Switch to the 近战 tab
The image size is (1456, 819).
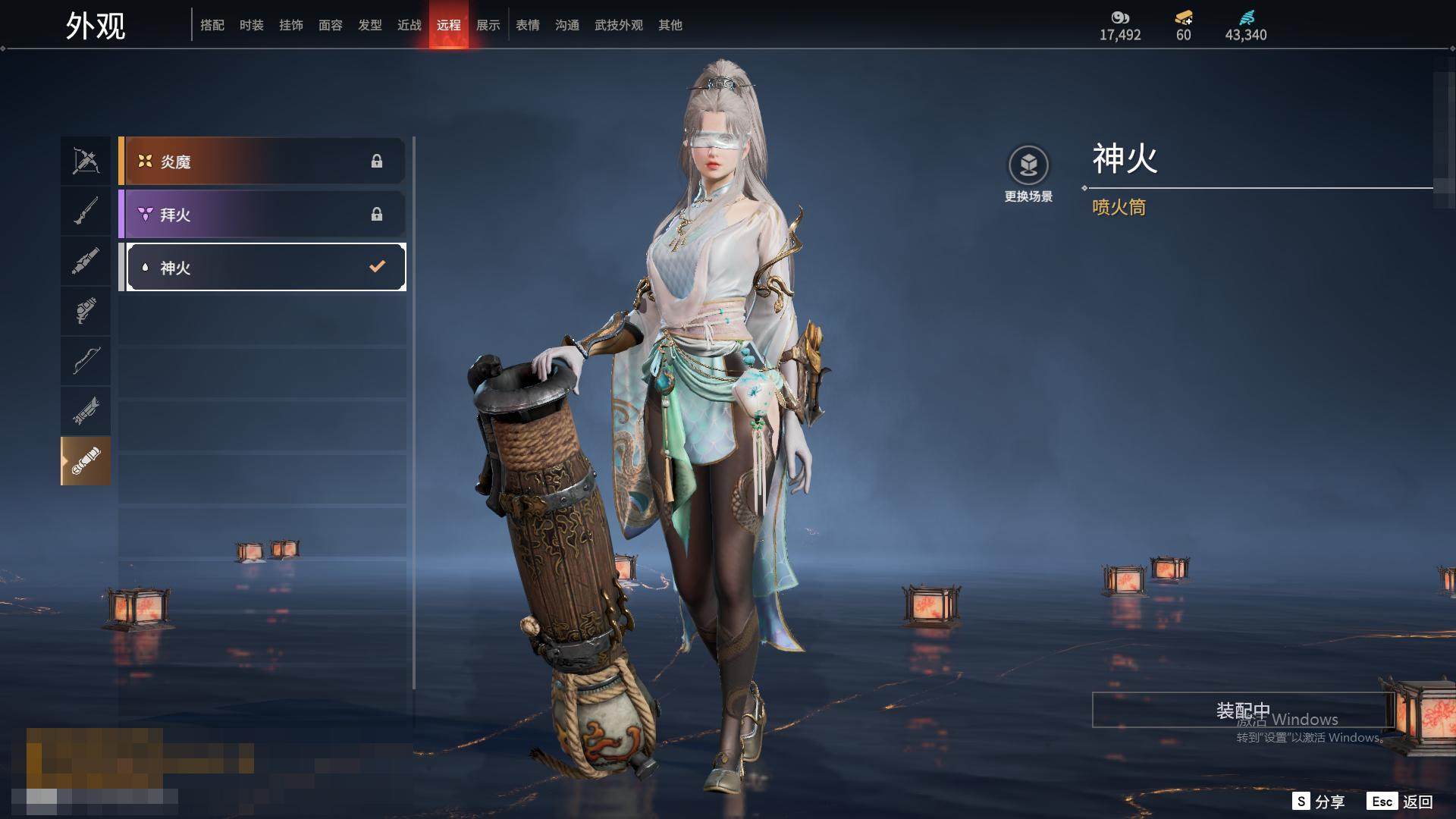(x=409, y=25)
